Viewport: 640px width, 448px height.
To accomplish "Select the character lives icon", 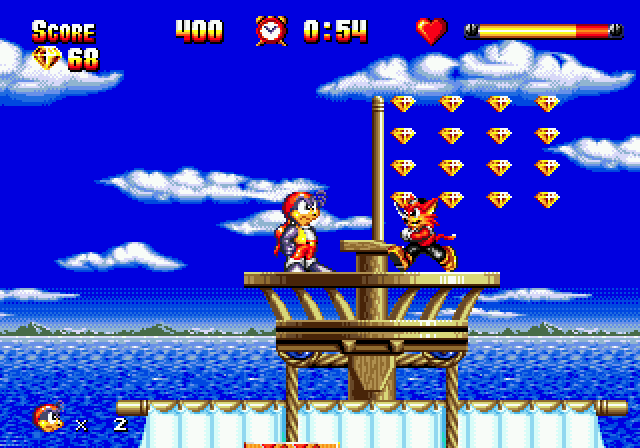I will coord(47,419).
